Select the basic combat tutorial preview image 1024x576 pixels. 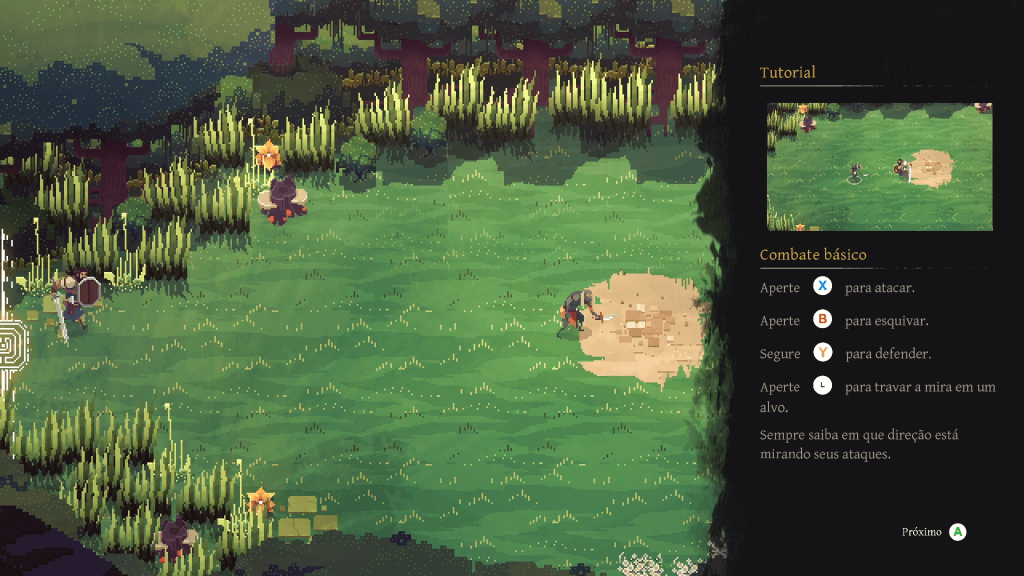coord(879,167)
